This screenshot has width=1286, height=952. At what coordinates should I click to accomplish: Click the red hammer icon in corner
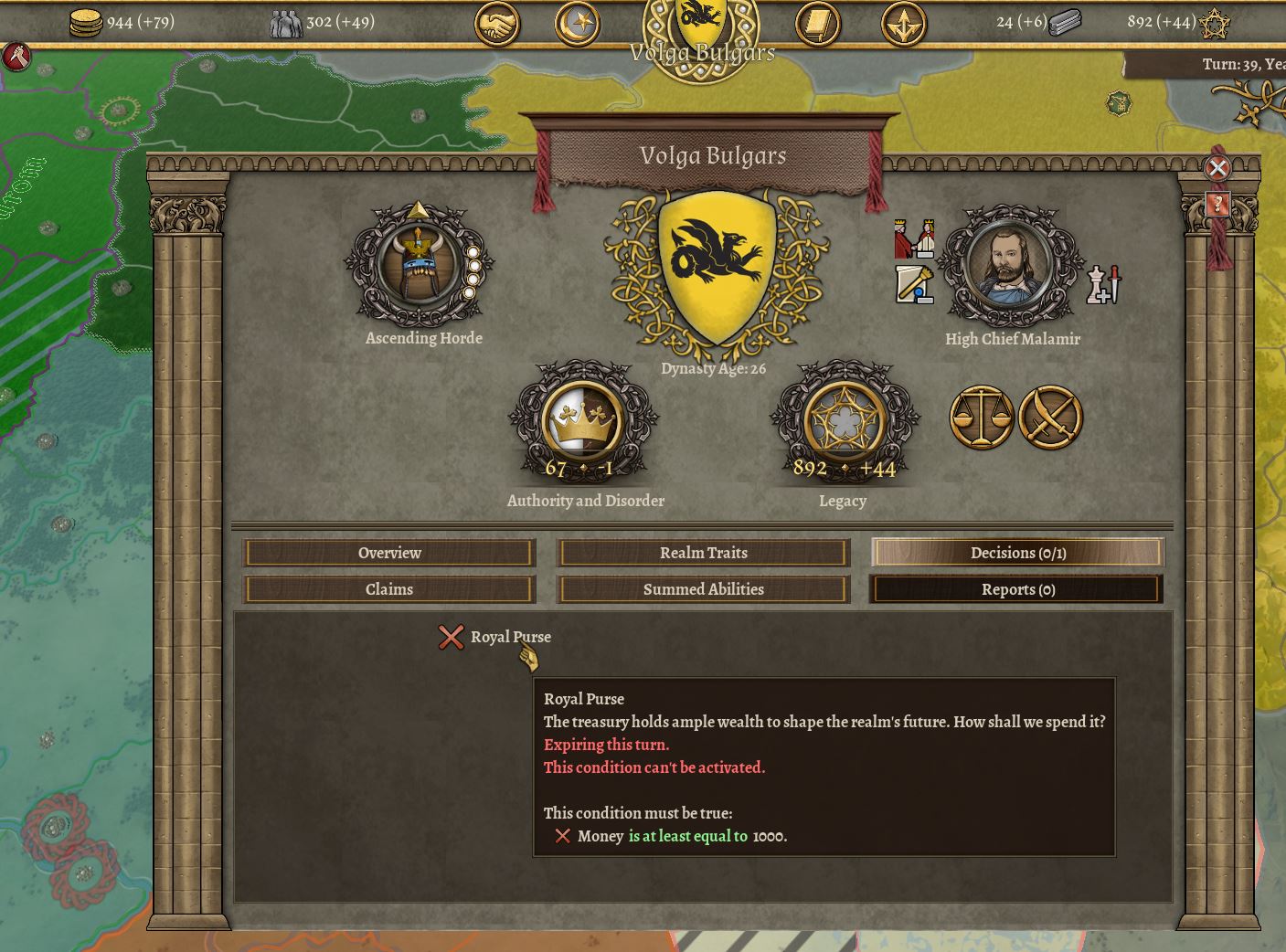(x=16, y=57)
